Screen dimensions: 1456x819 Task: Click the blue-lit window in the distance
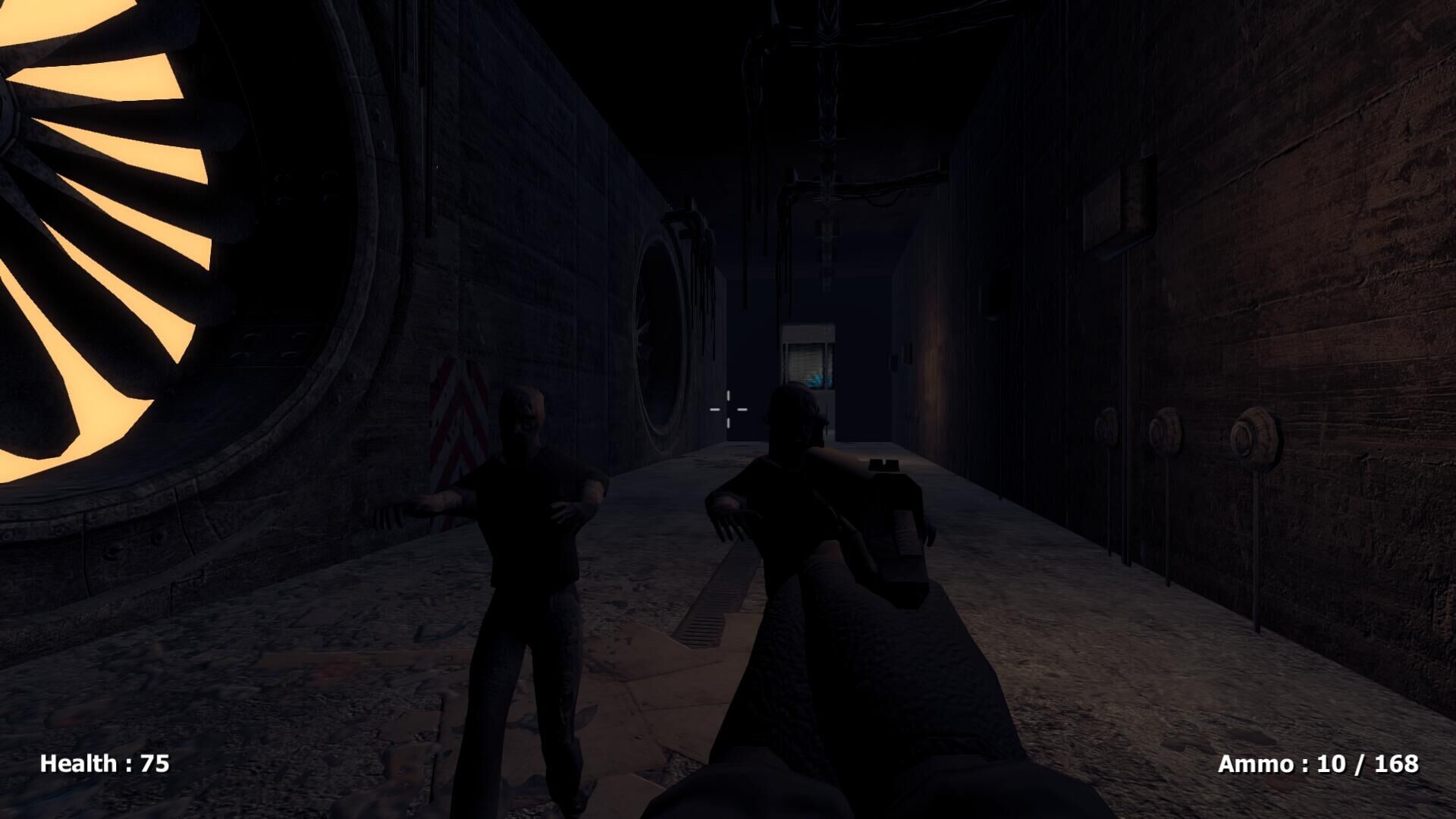point(808,364)
